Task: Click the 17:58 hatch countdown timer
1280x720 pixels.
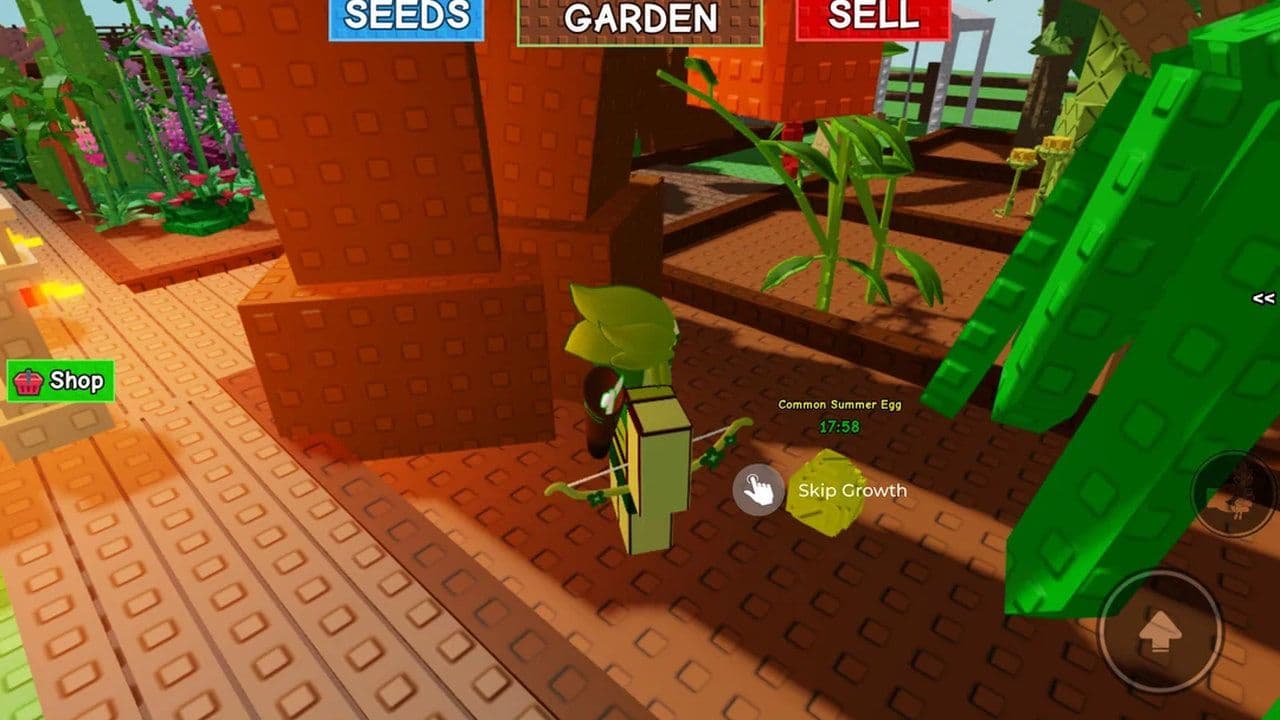Action: coord(840,424)
